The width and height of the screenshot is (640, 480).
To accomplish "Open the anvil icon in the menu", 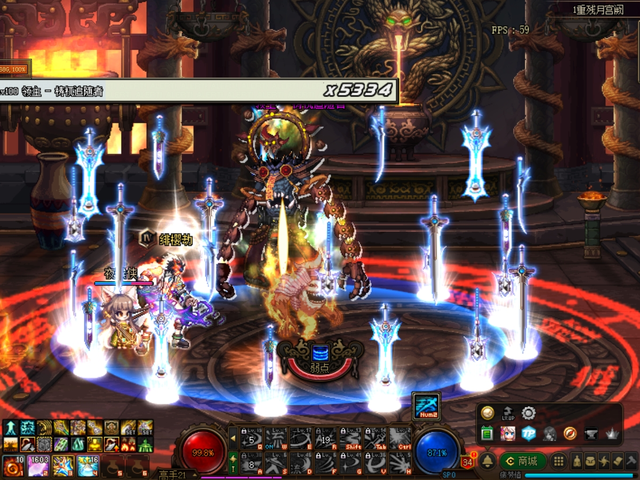I will pyautogui.click(x=592, y=433).
